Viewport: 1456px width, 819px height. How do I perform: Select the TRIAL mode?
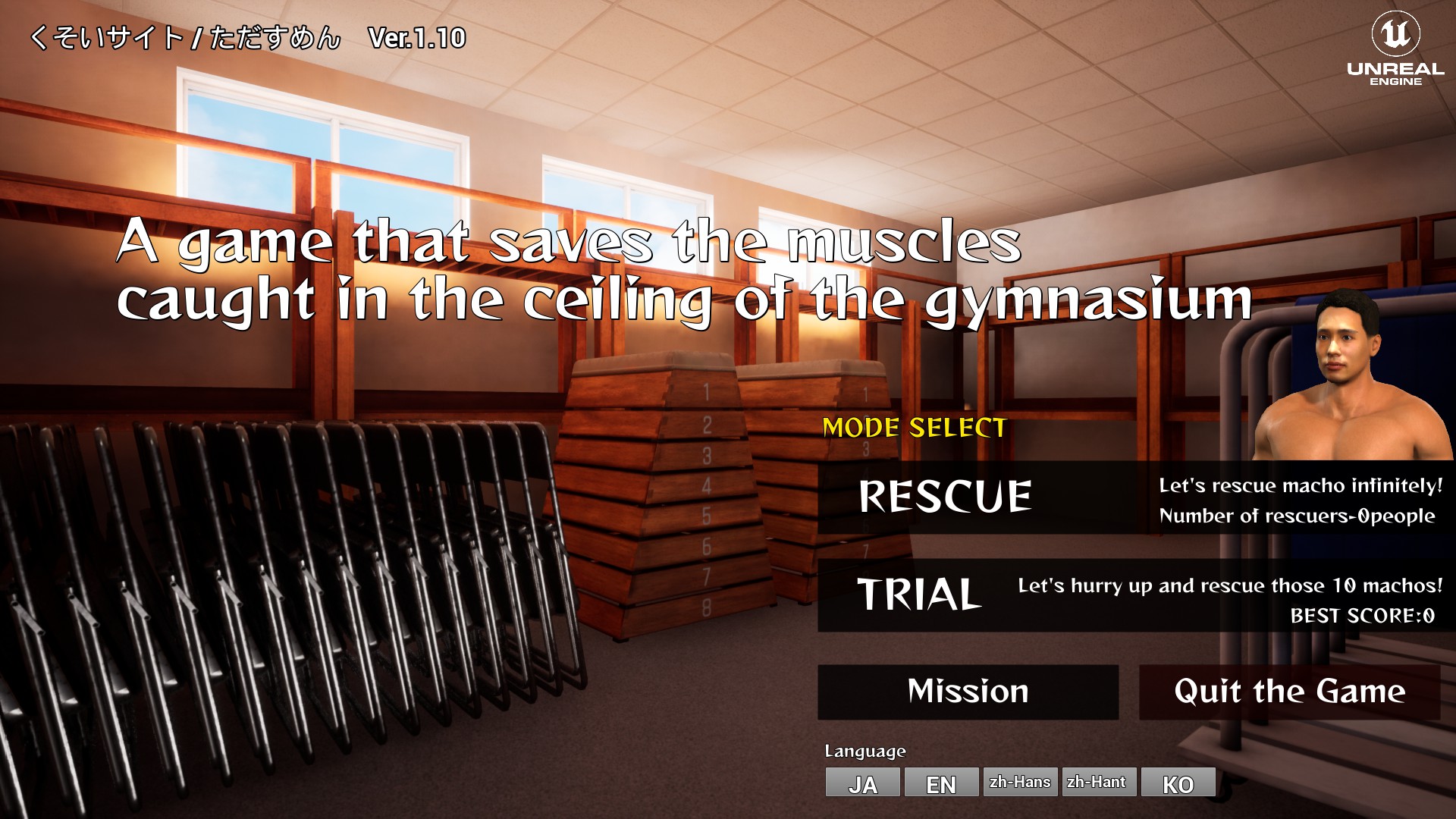tap(919, 595)
